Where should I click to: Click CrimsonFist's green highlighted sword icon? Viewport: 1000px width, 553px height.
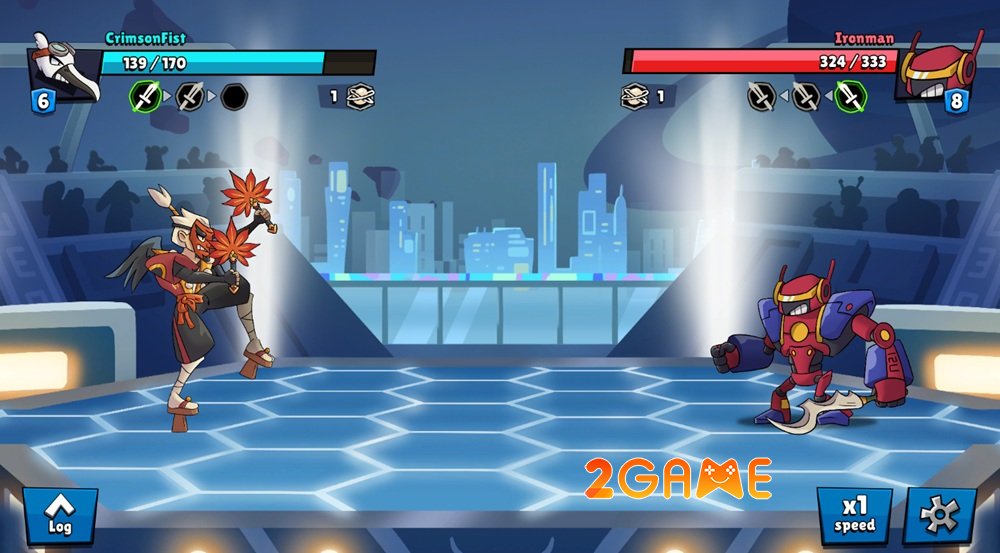(x=146, y=97)
